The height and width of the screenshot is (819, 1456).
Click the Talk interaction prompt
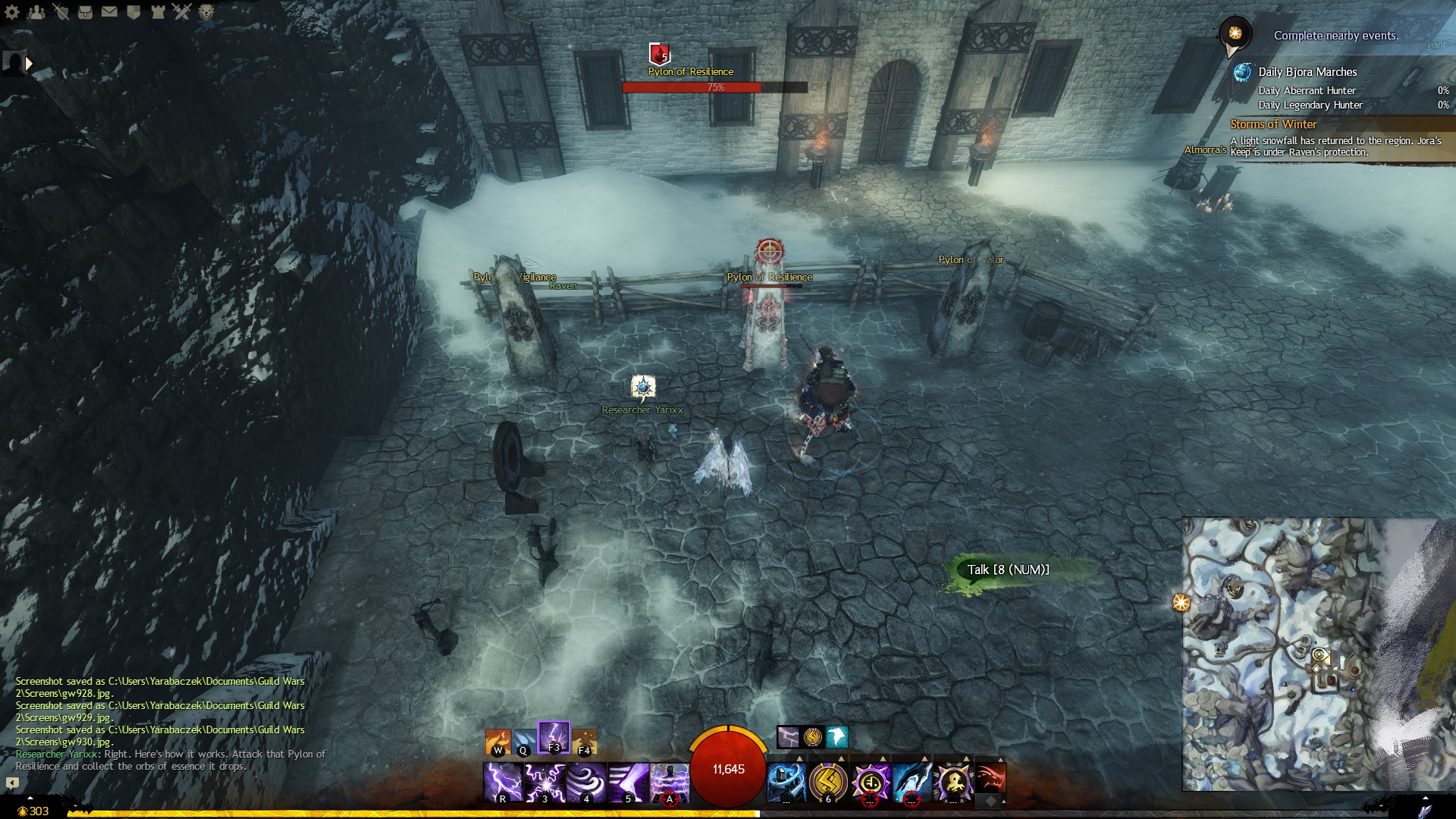(1008, 570)
